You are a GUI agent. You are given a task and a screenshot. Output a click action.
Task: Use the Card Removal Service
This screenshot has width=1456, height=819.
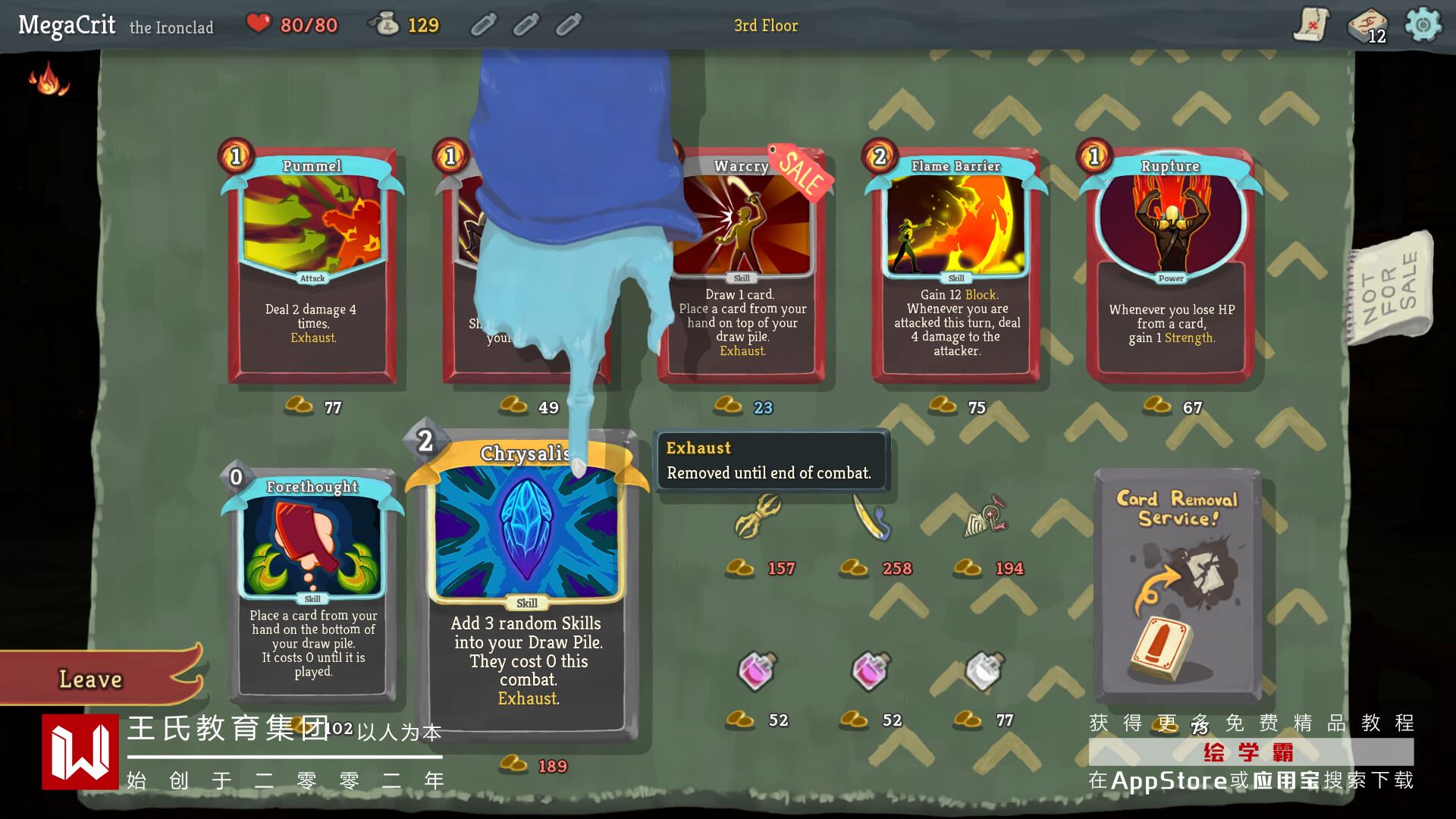click(x=1177, y=584)
